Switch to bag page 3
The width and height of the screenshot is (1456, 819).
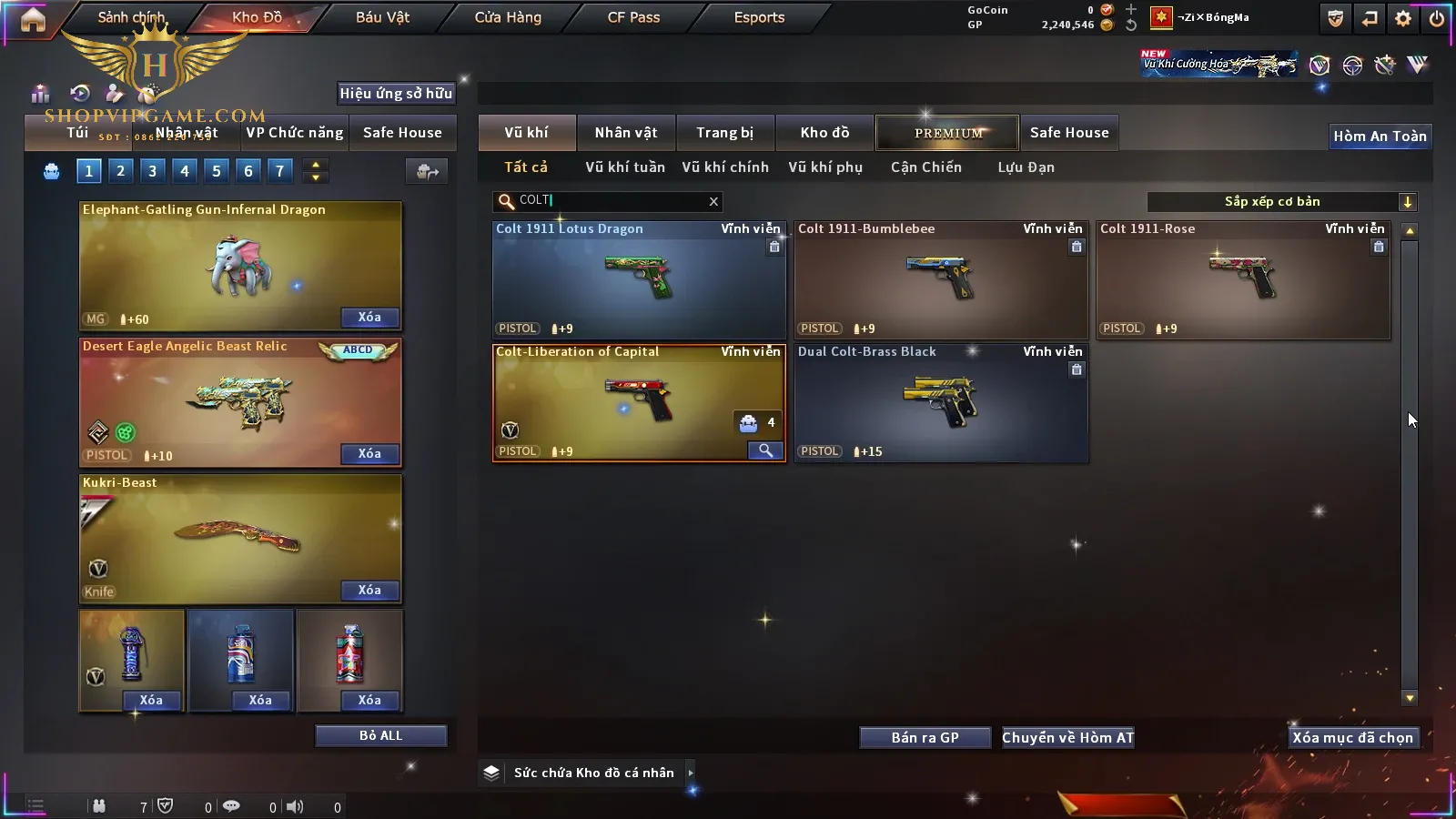point(152,170)
